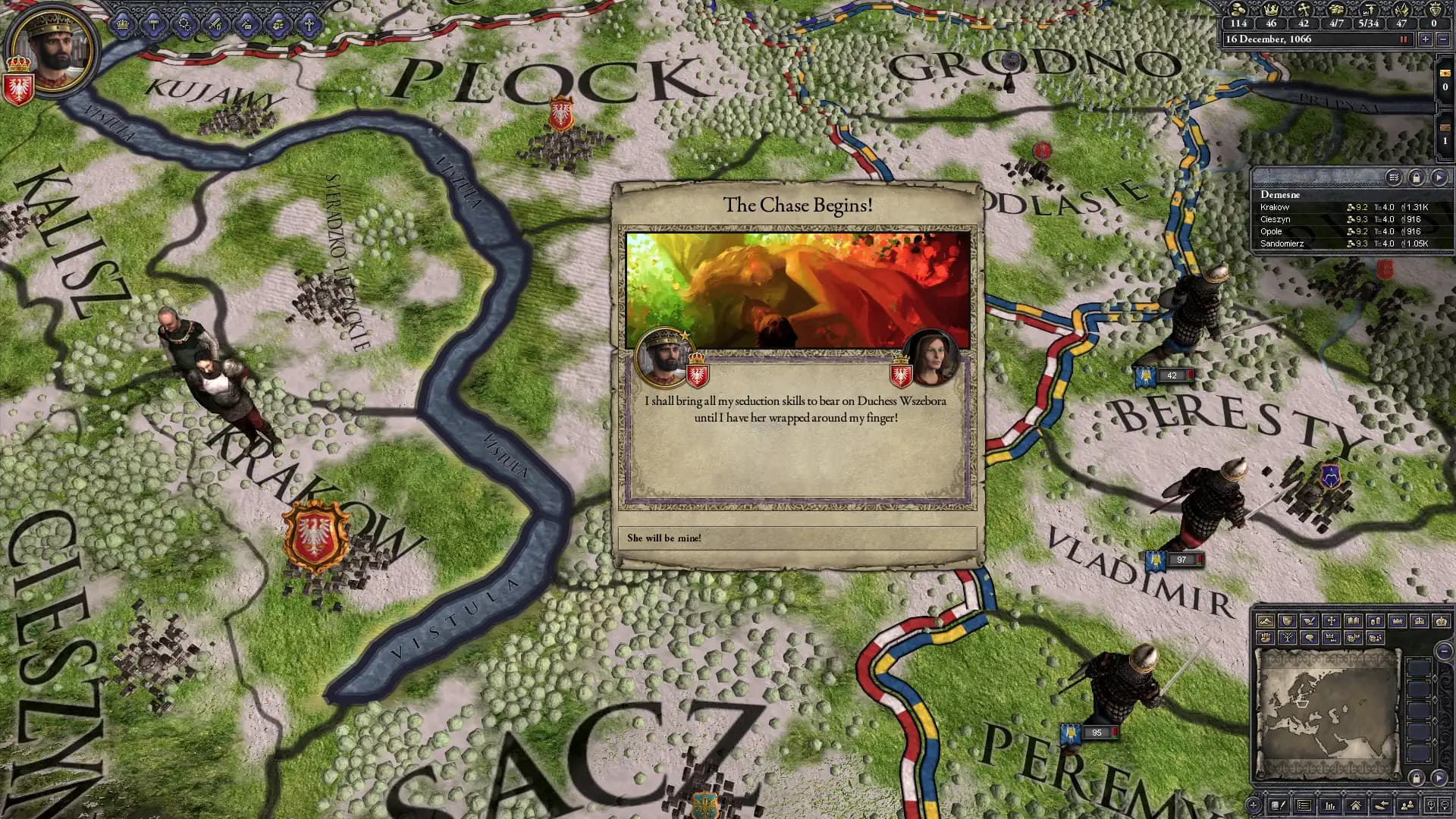Switch to economy map mode via coins icon
The height and width of the screenshot is (819, 1456).
point(1376,622)
